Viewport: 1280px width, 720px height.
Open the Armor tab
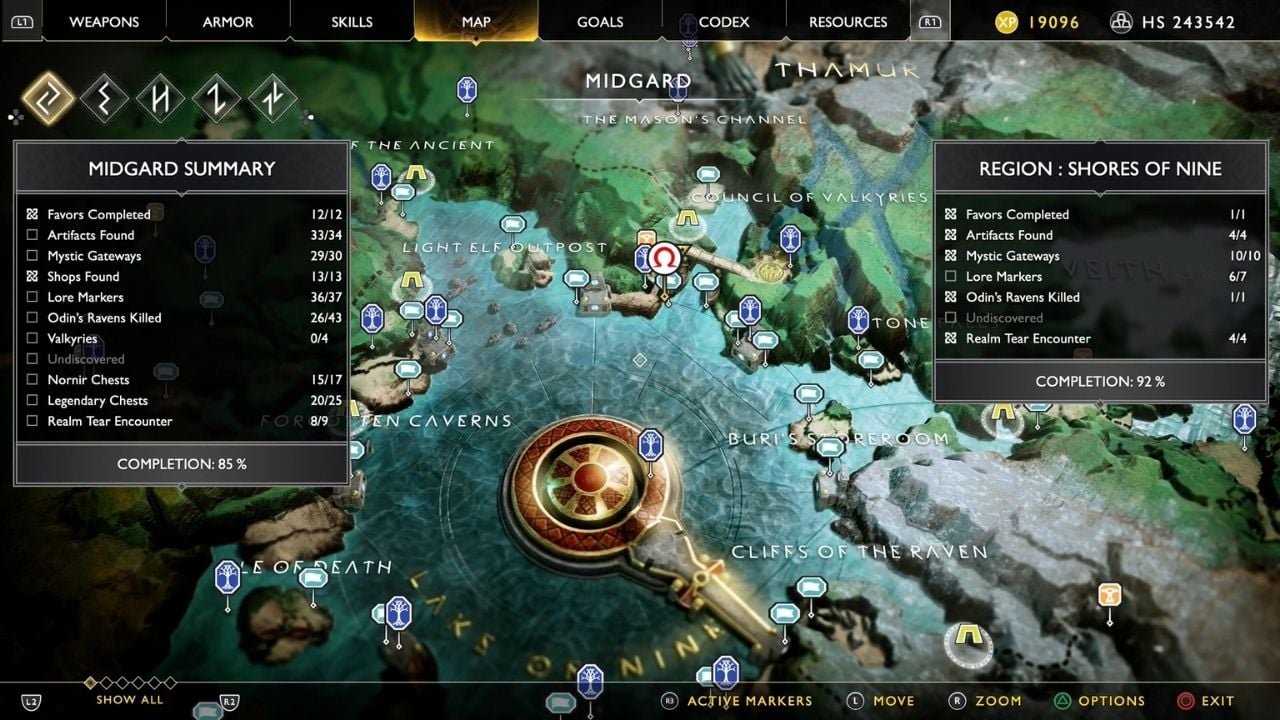tap(228, 22)
